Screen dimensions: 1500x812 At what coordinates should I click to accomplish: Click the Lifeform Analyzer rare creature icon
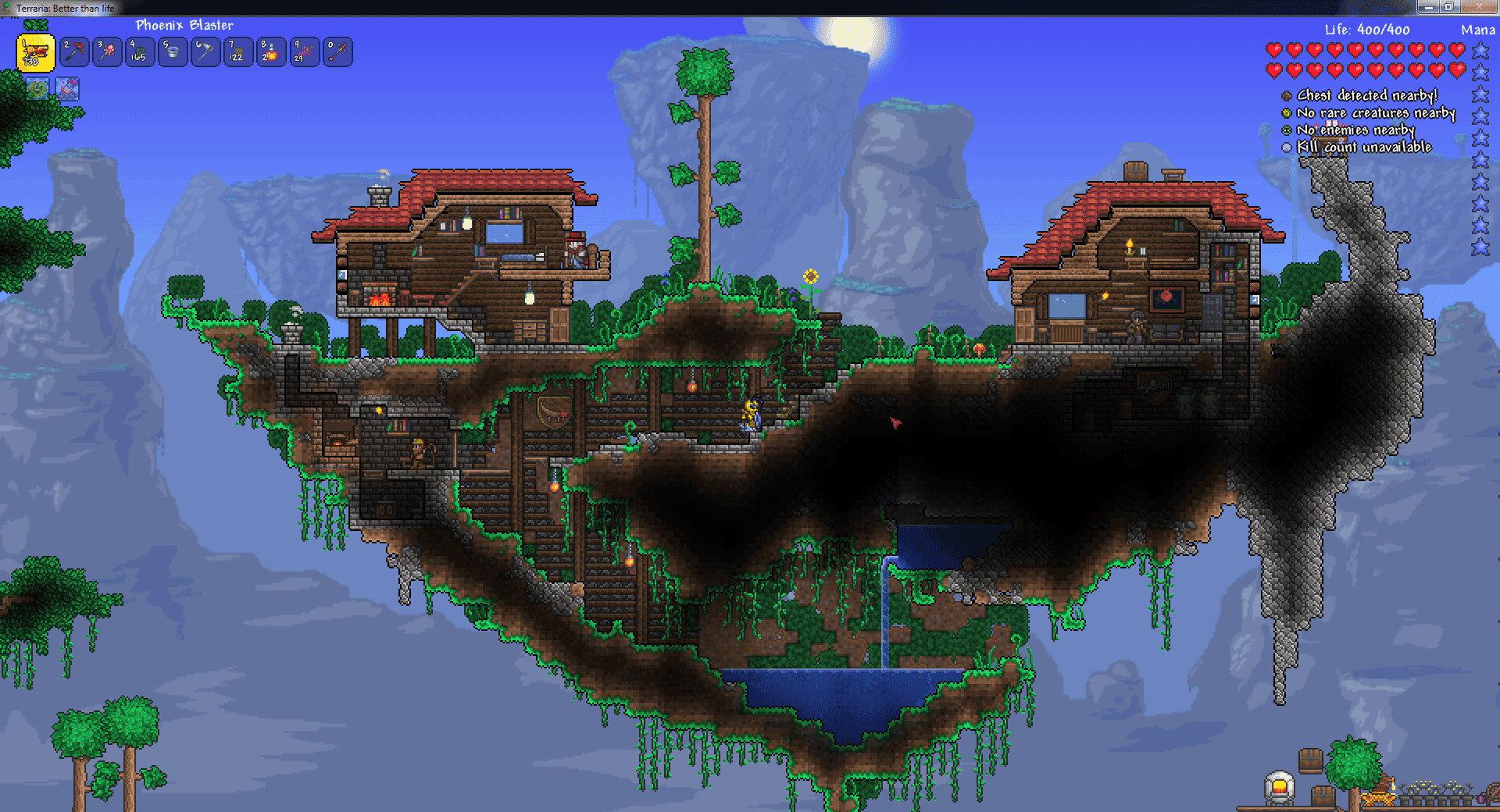[1285, 113]
